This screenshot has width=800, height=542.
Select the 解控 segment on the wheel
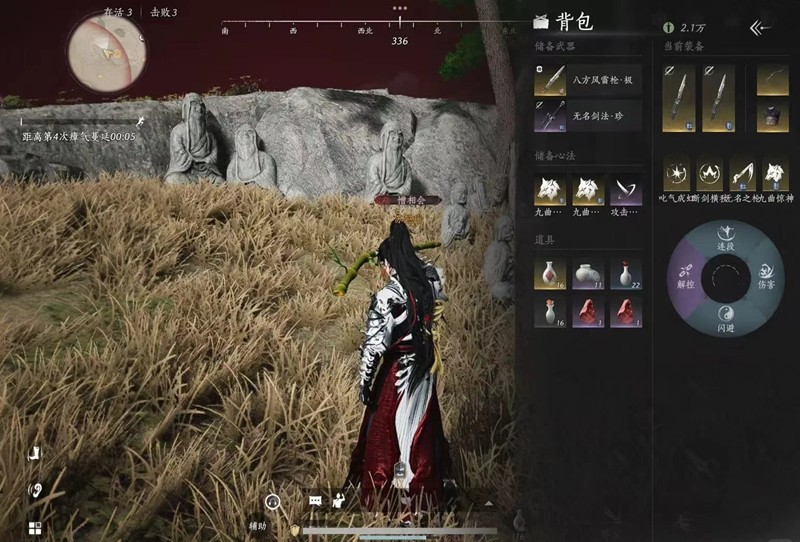[x=685, y=278]
